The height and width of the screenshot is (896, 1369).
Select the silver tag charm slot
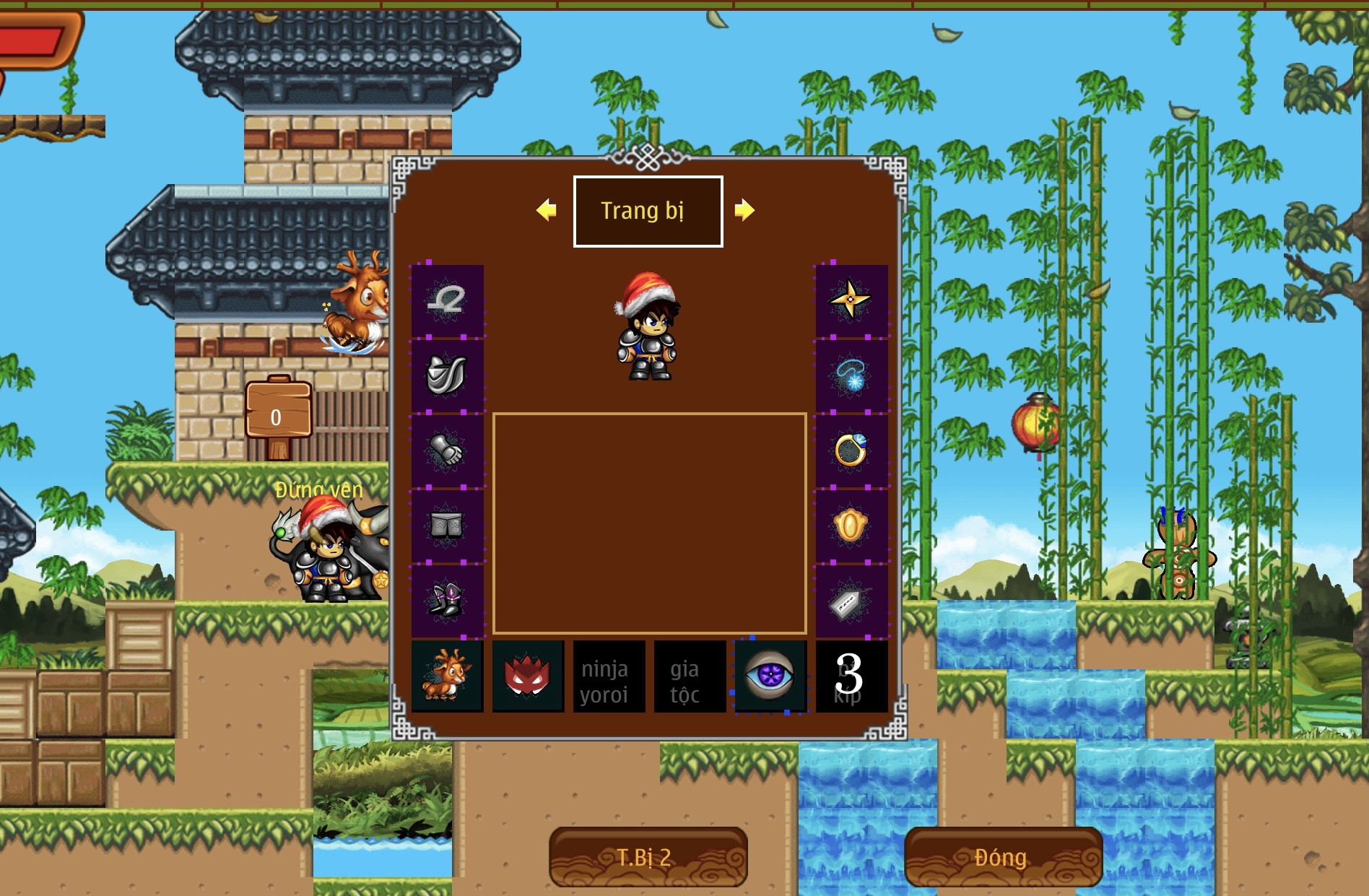[x=851, y=601]
